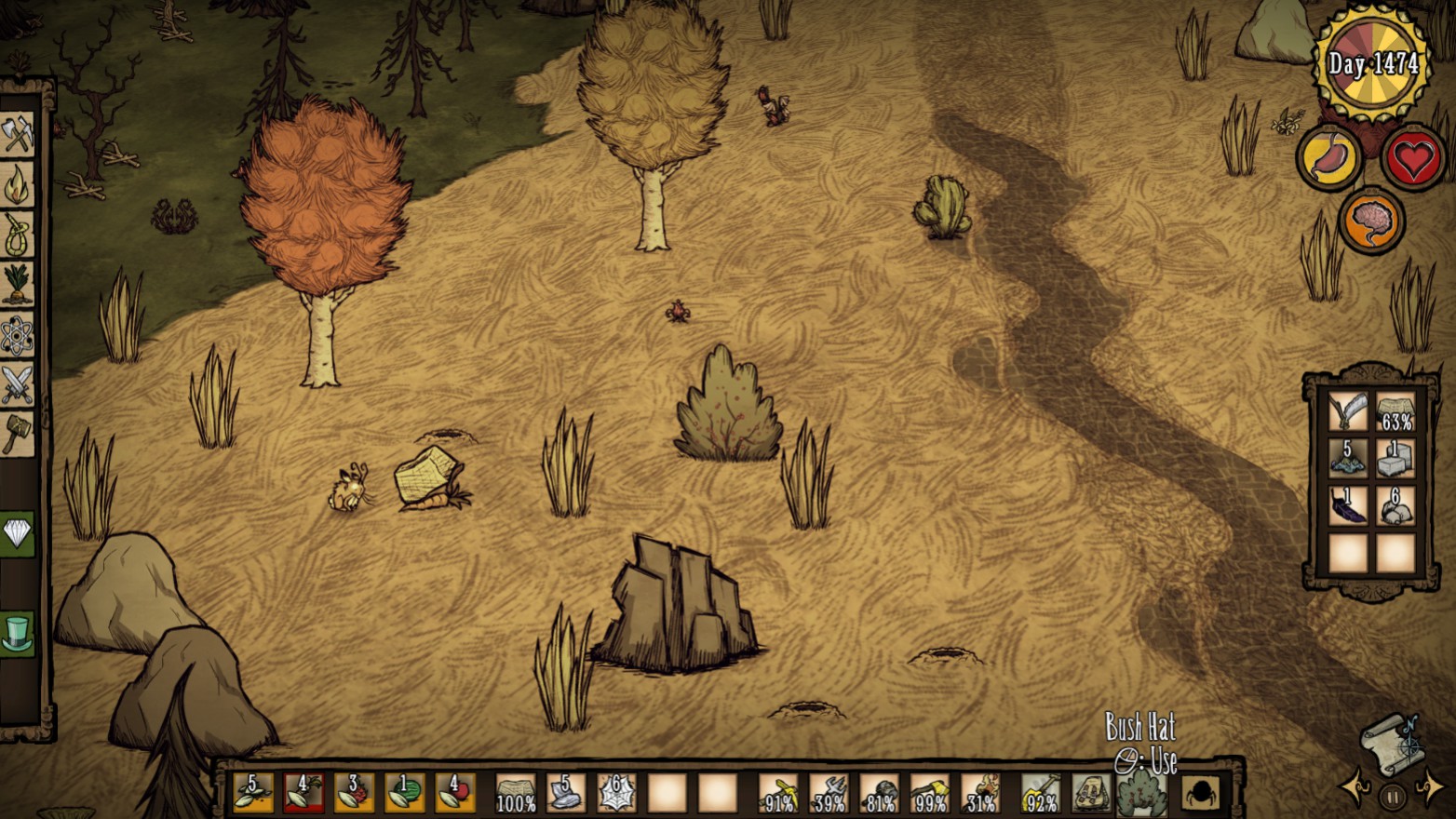Image resolution: width=1456 pixels, height=819 pixels.
Task: Open the Fire crafting tab
Action: click(17, 184)
